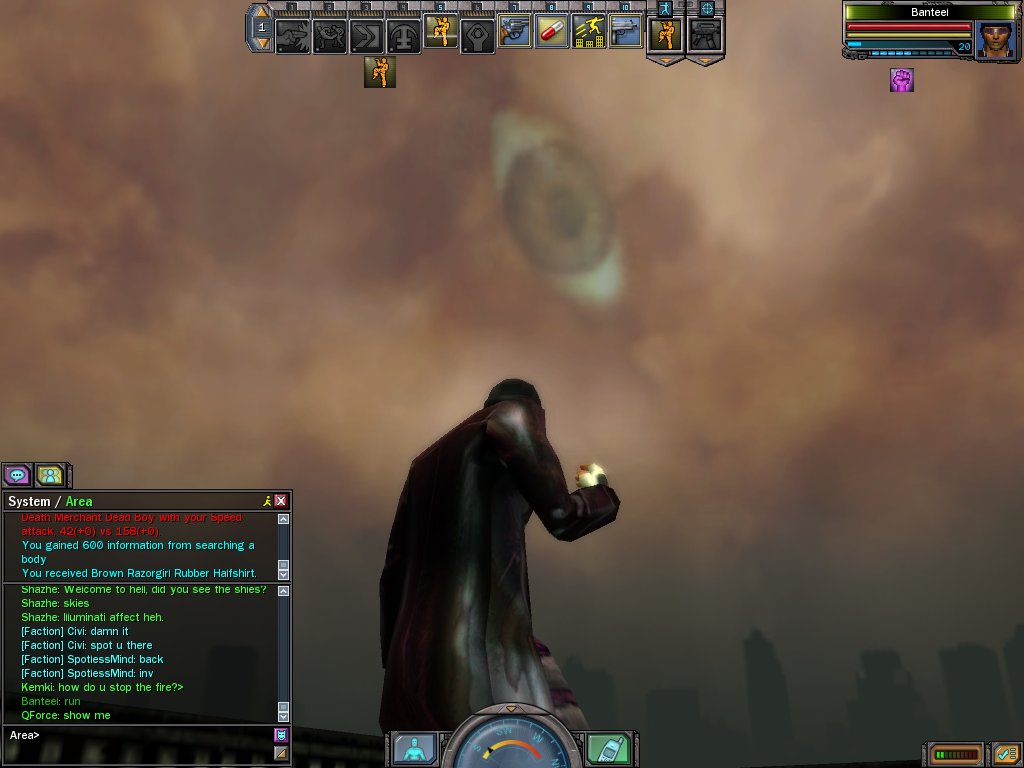Click Banteel's character portrait
This screenshot has height=768, width=1024.
point(995,40)
